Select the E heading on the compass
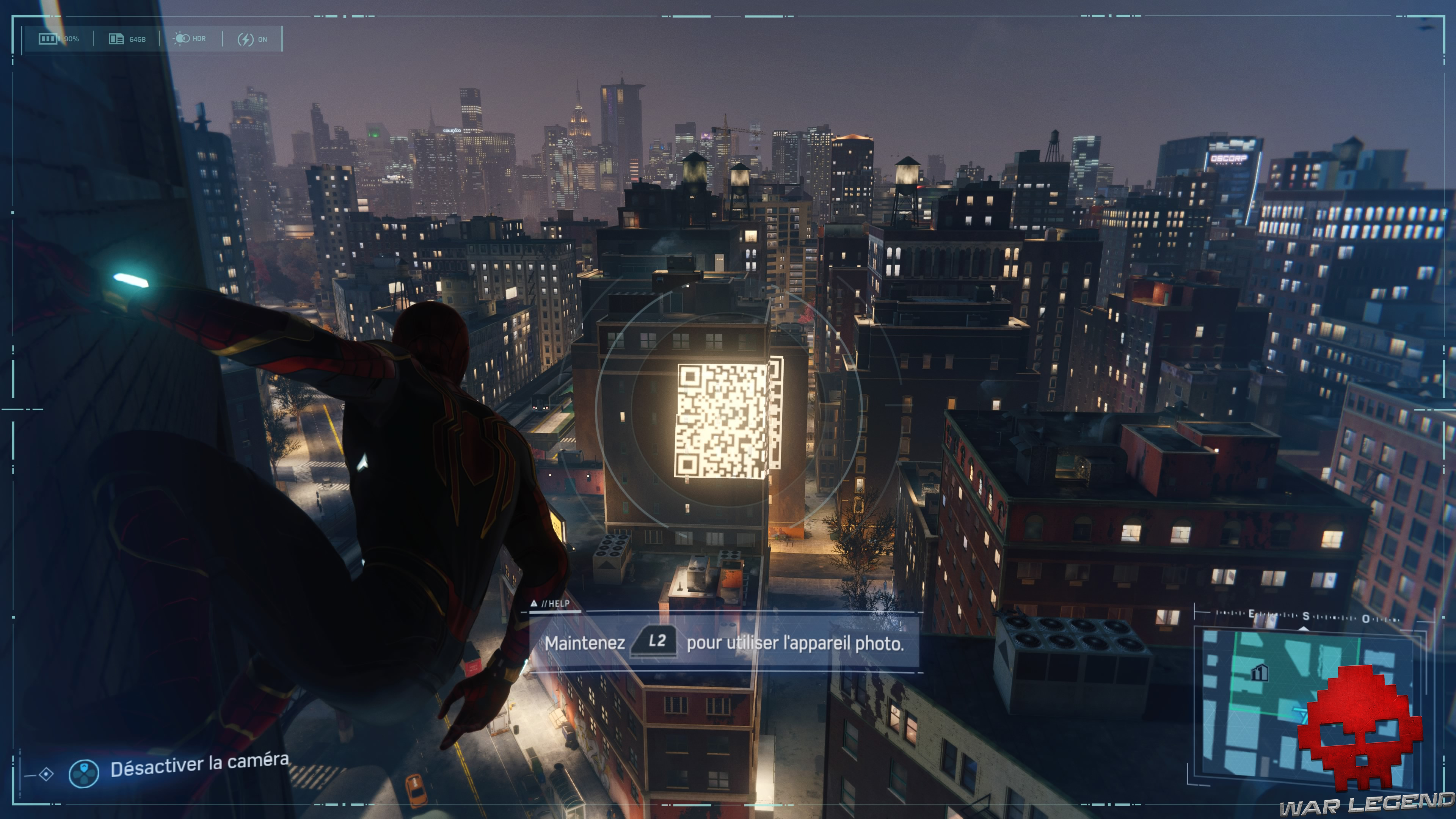The height and width of the screenshot is (819, 1456). pyautogui.click(x=1252, y=614)
